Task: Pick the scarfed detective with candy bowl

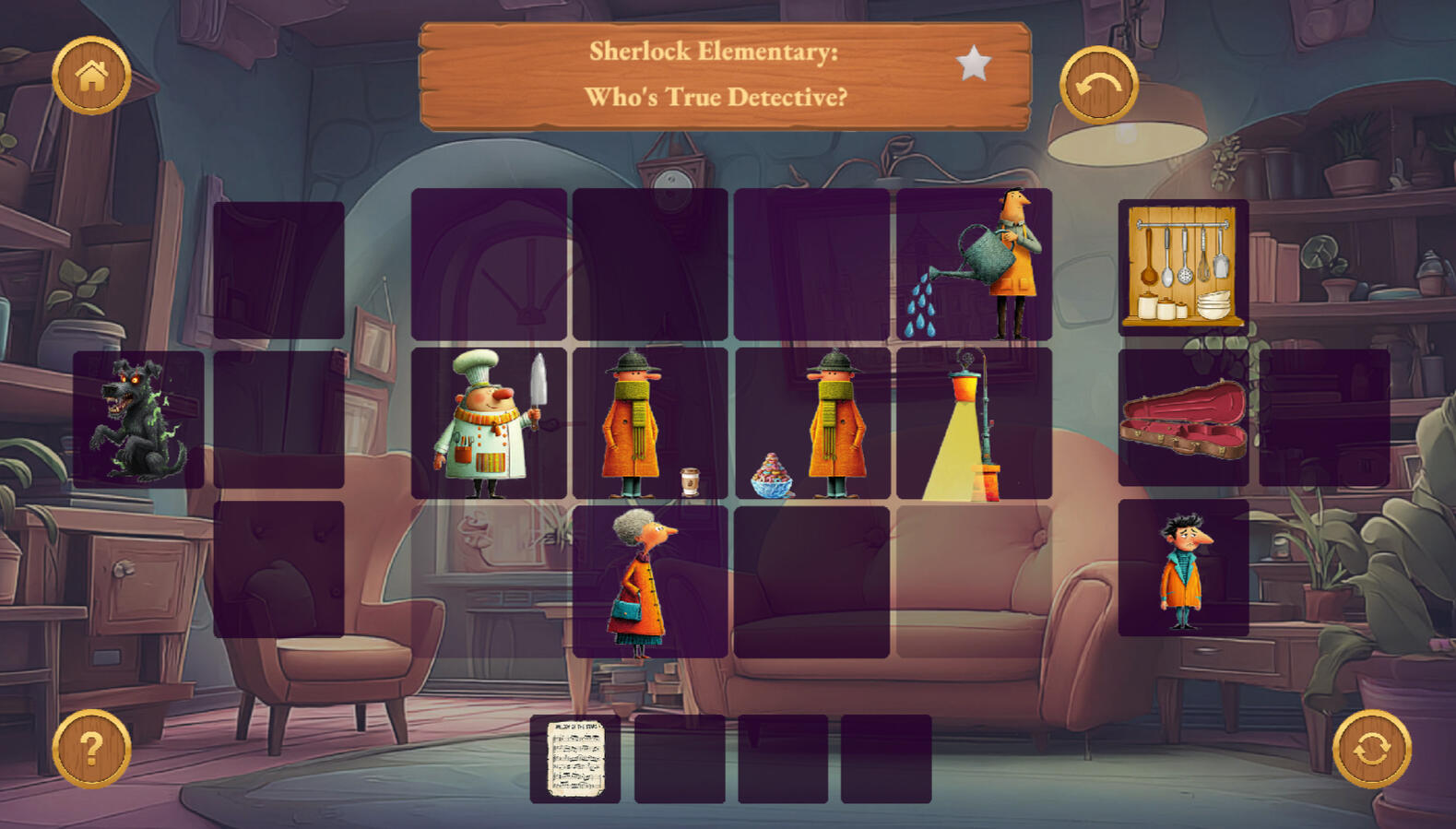Action: tap(811, 423)
